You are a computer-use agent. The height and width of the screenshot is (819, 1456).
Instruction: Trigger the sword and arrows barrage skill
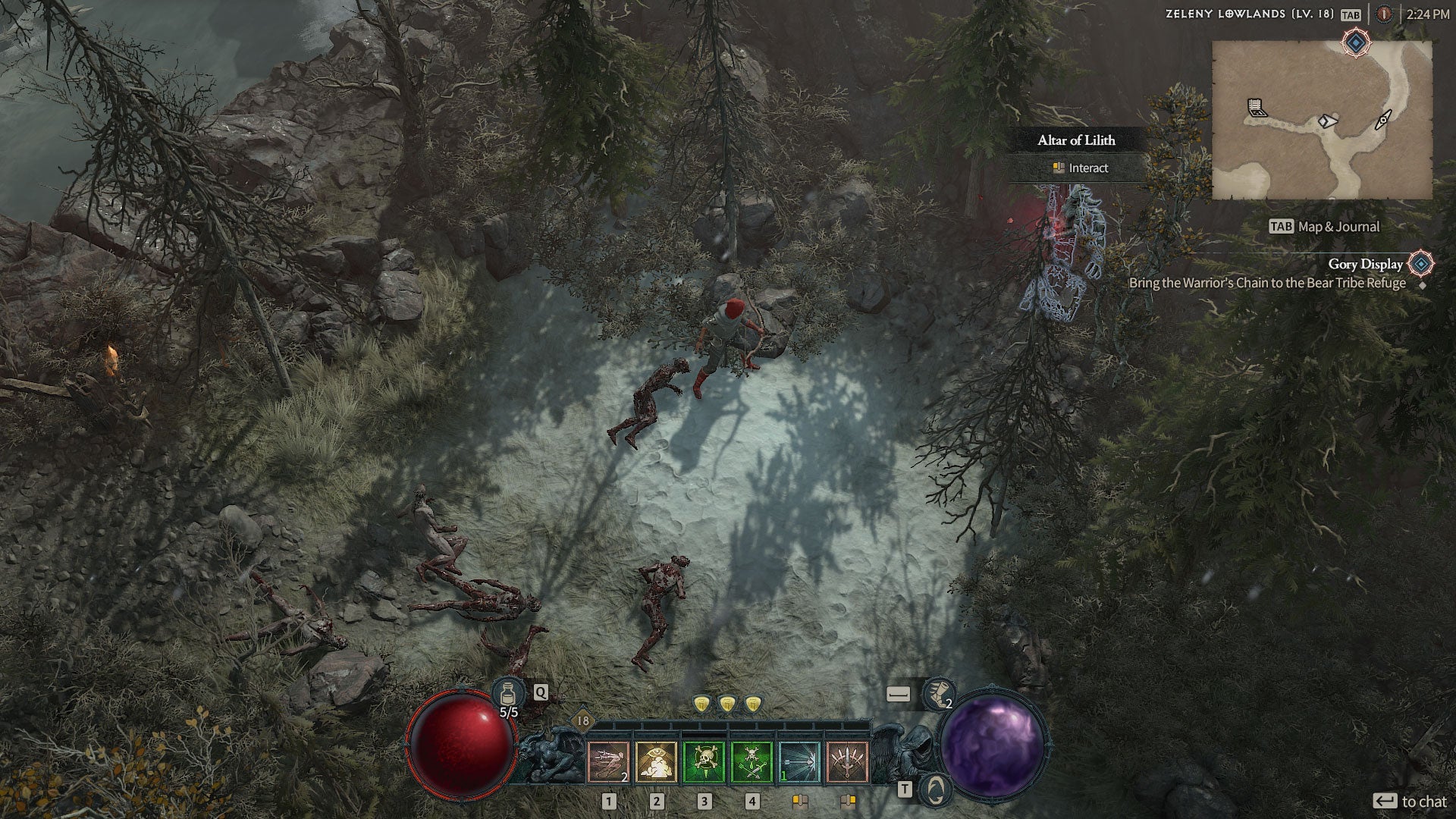(847, 761)
